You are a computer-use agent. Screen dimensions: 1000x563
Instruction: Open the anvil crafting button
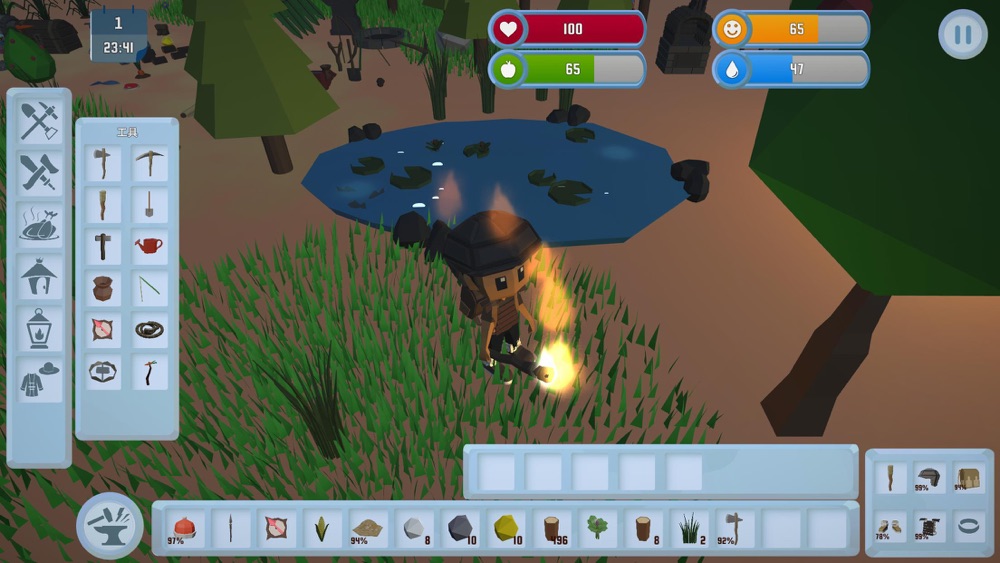tap(110, 526)
